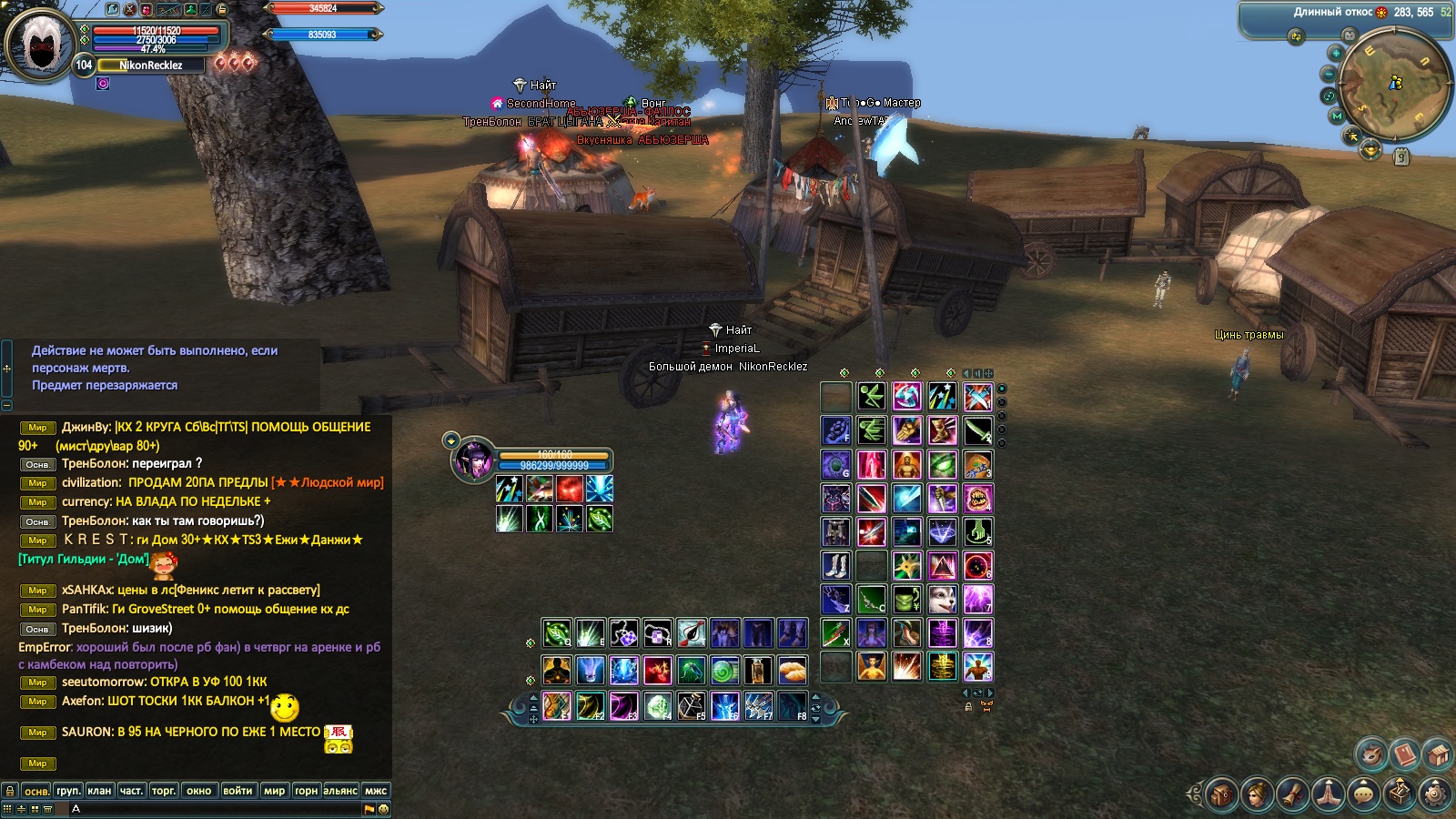This screenshot has width=1456, height=819.
Task: Use the F4 green crystal slot
Action: [657, 705]
